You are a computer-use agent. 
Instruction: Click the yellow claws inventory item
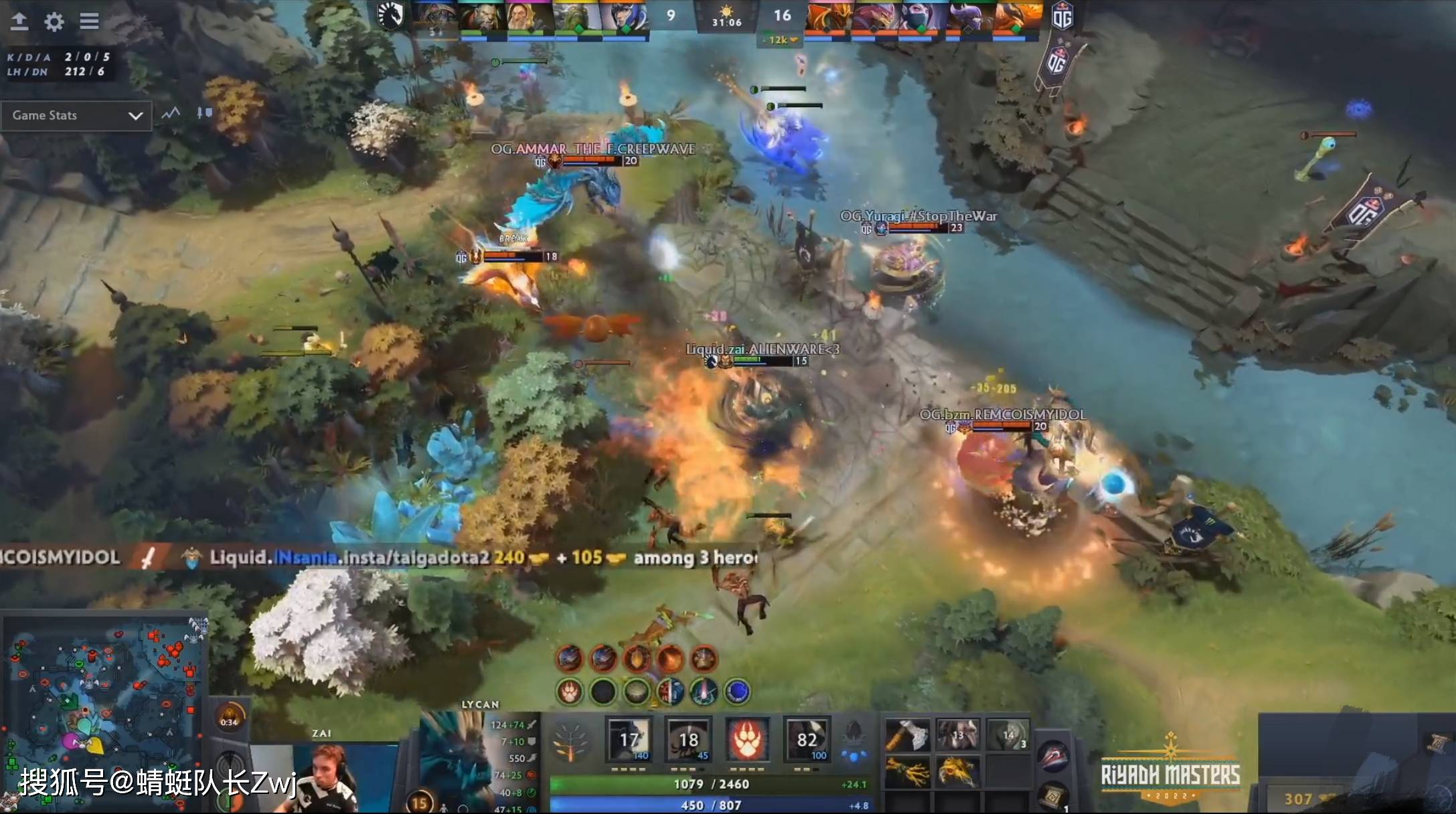click(908, 772)
